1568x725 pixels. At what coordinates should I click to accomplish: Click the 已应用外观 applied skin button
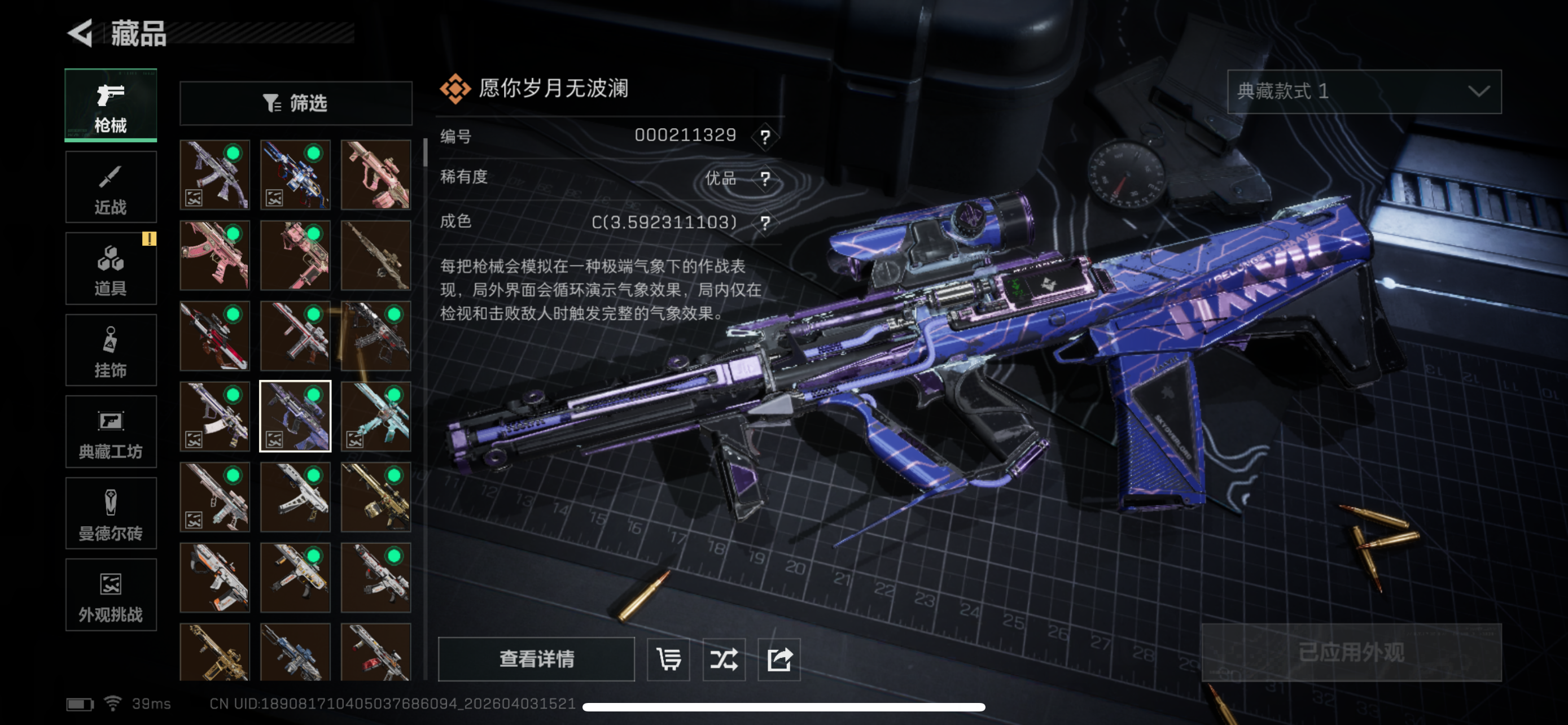coord(1351,653)
